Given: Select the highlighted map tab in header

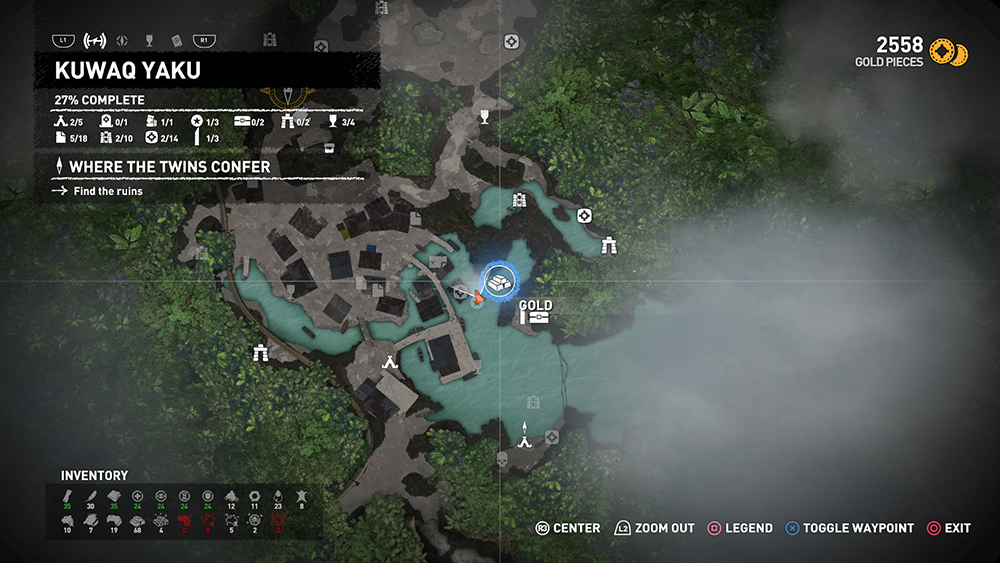Looking at the screenshot, I should click(x=96, y=41).
